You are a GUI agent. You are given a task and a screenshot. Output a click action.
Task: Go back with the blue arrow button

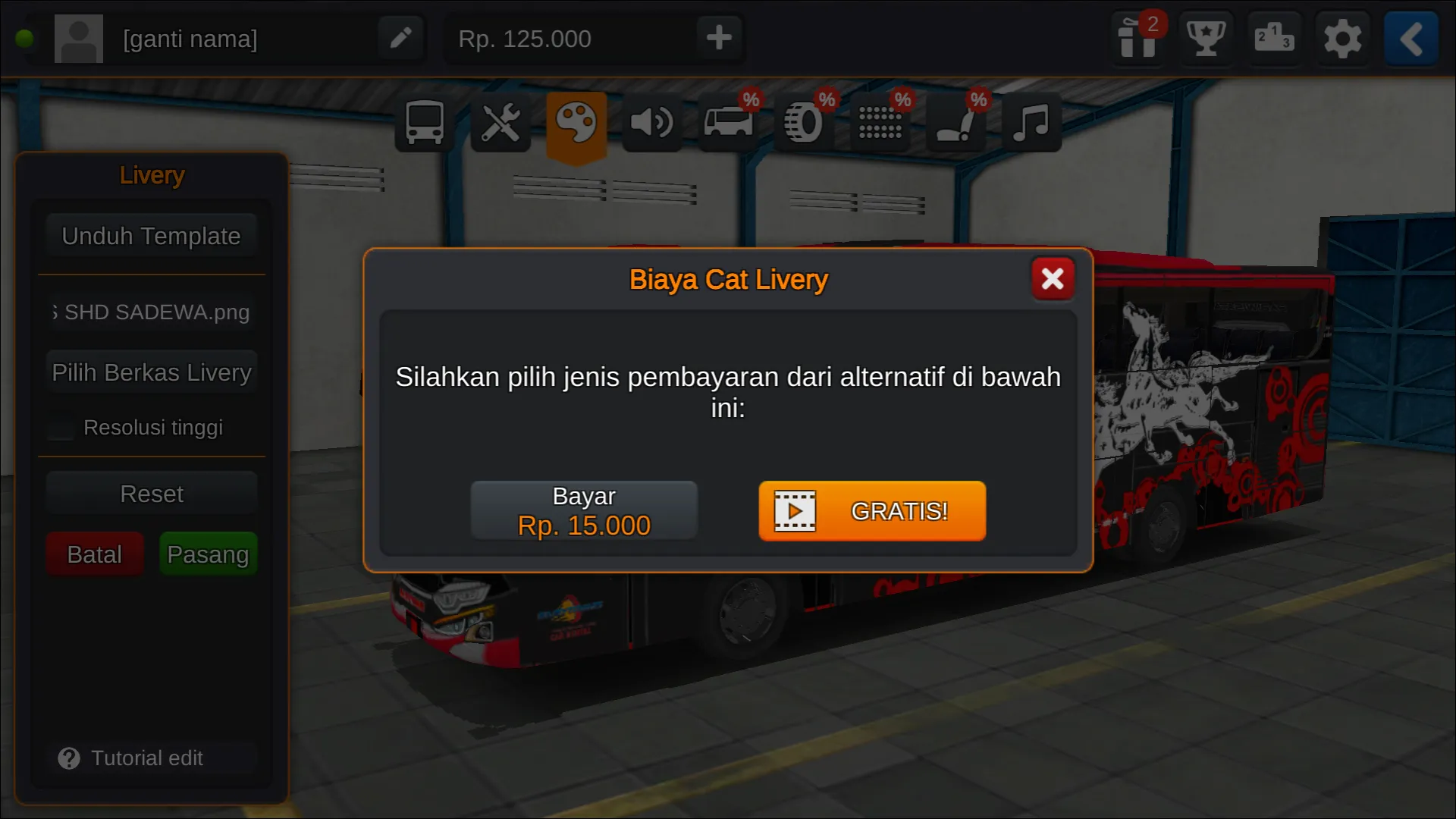point(1410,38)
